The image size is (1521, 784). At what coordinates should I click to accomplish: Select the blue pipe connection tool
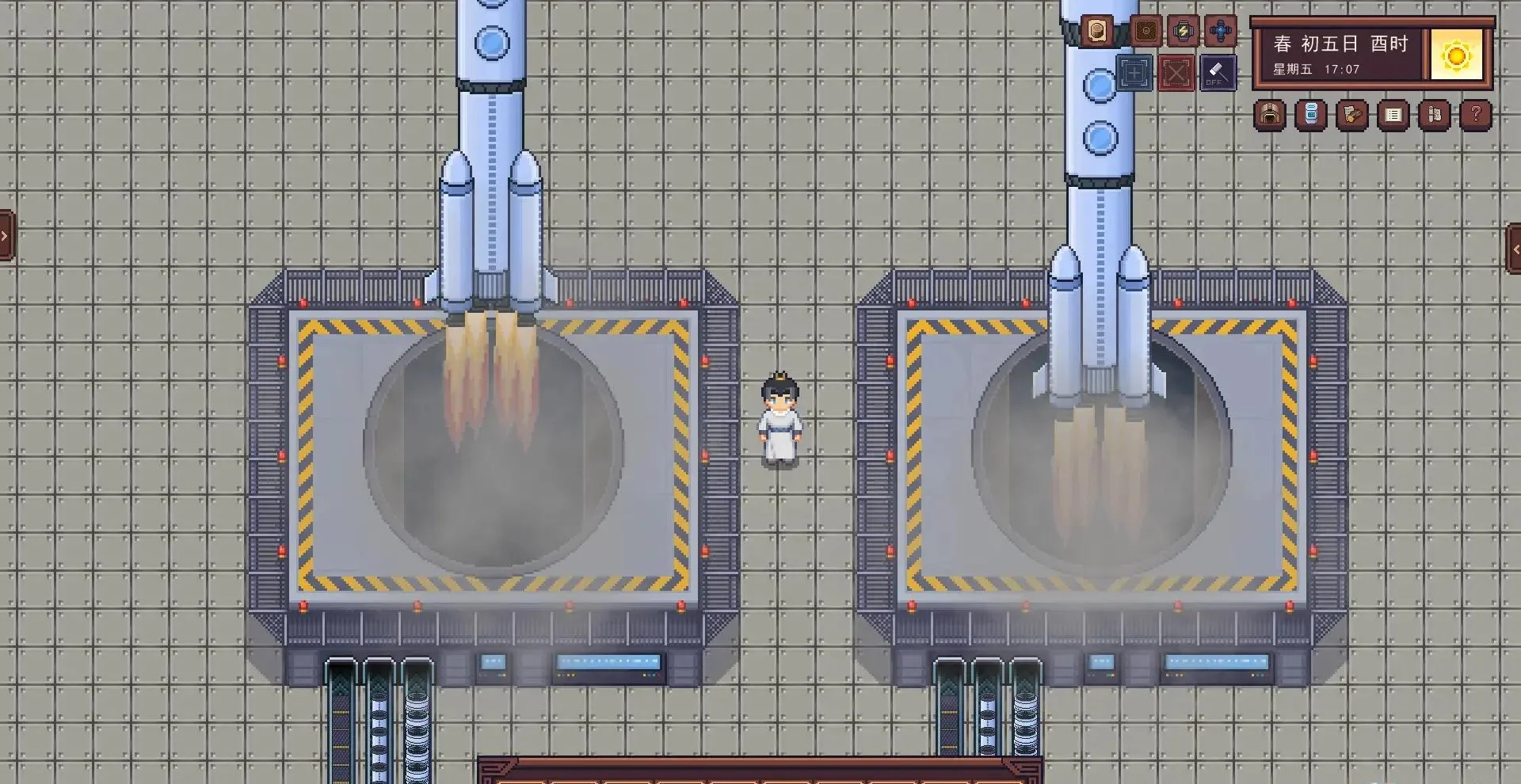(1218, 32)
